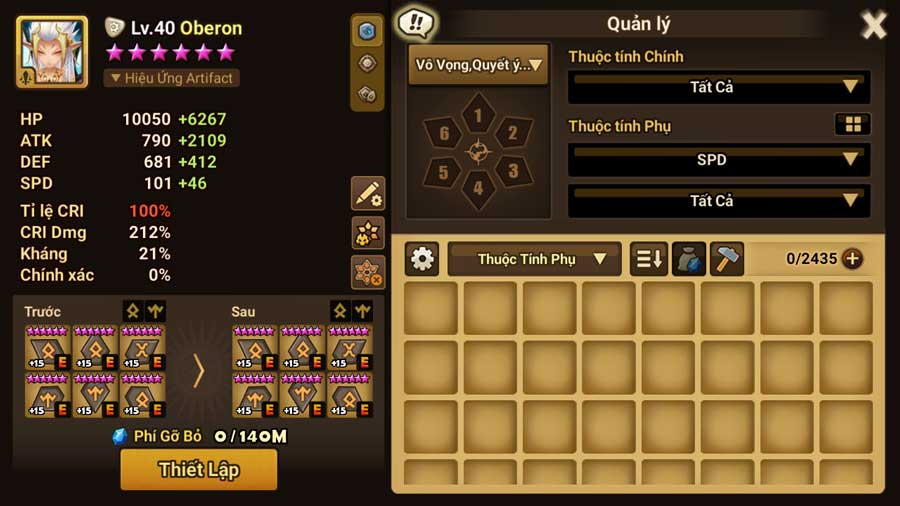Expand rune storage with plus button
This screenshot has height=506, width=900.
tap(852, 259)
